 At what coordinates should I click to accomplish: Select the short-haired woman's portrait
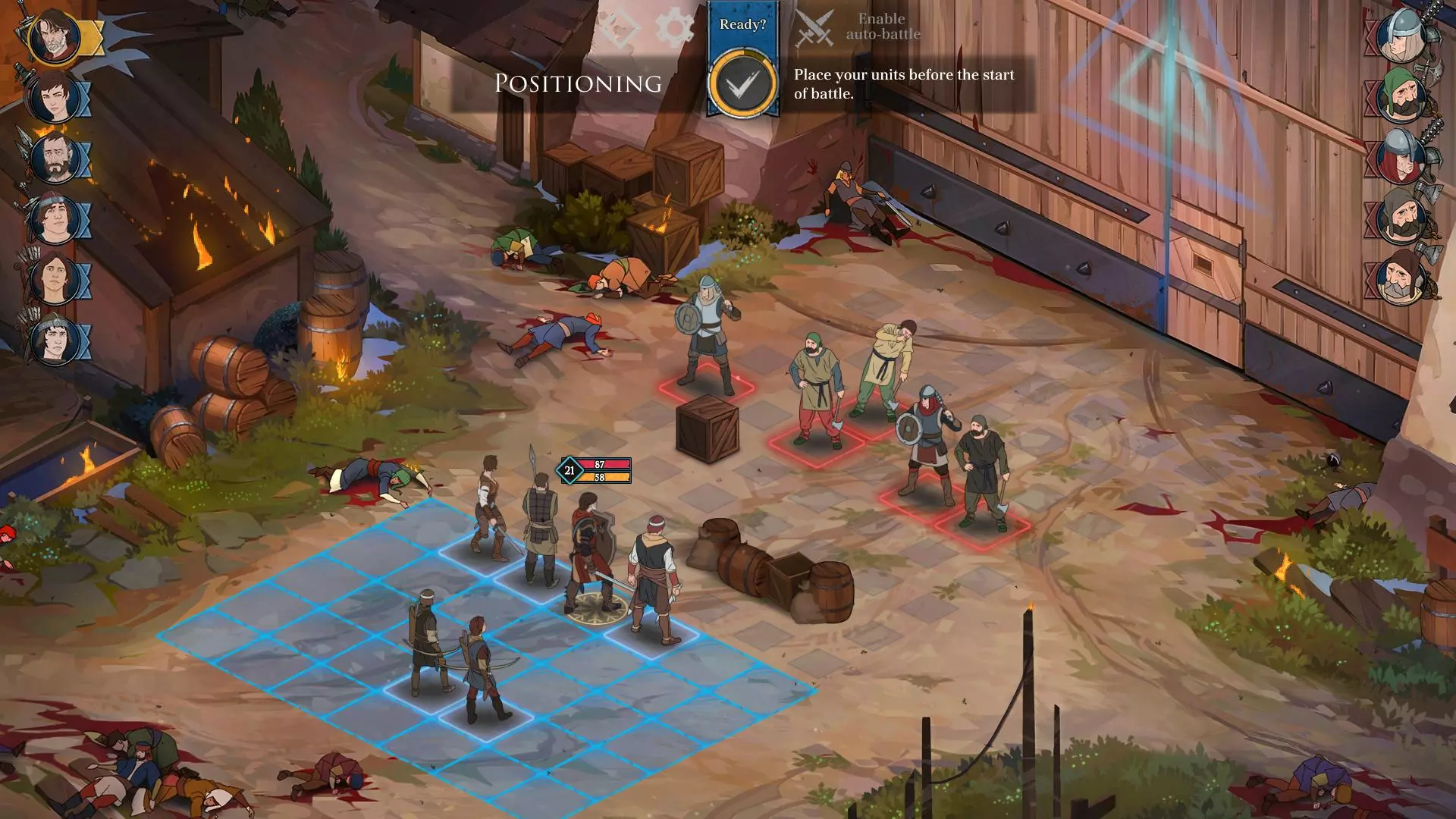pos(55,98)
